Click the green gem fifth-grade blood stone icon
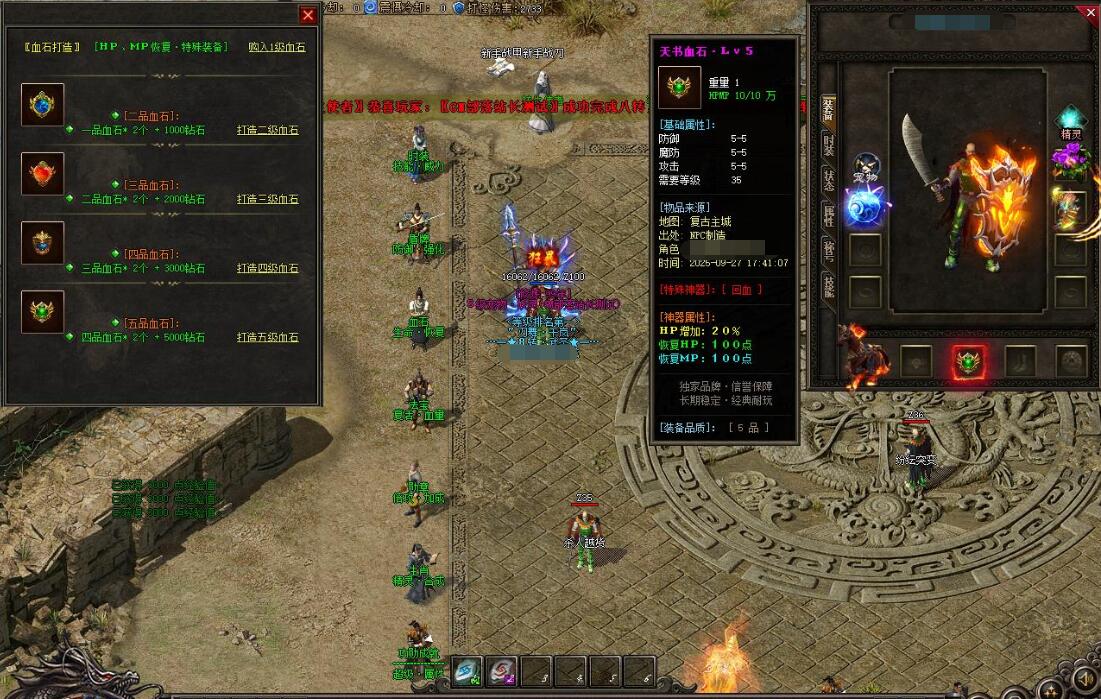This screenshot has width=1101, height=699. pyautogui.click(x=43, y=312)
